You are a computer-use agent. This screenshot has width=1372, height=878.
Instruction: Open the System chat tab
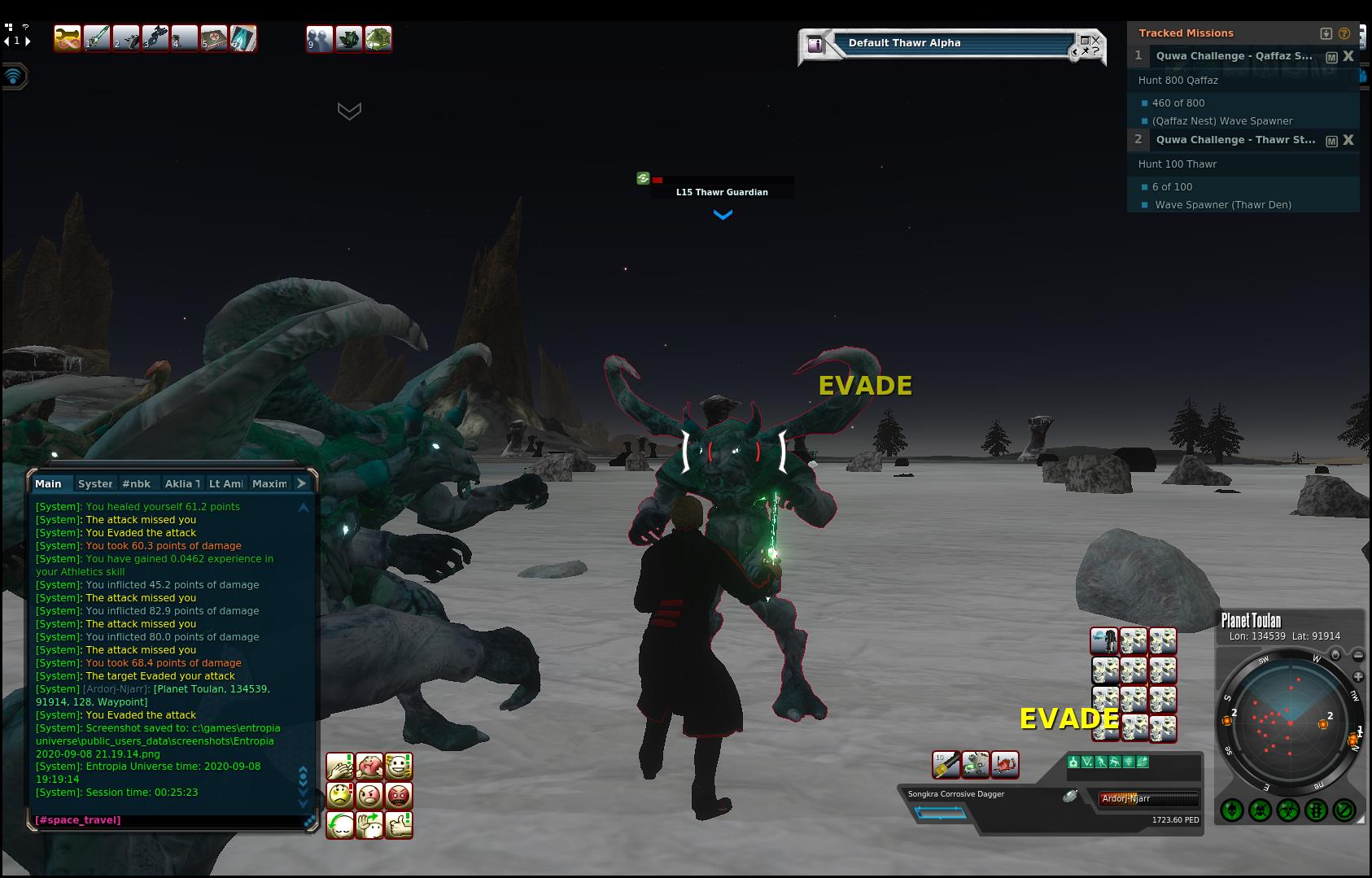coord(95,483)
